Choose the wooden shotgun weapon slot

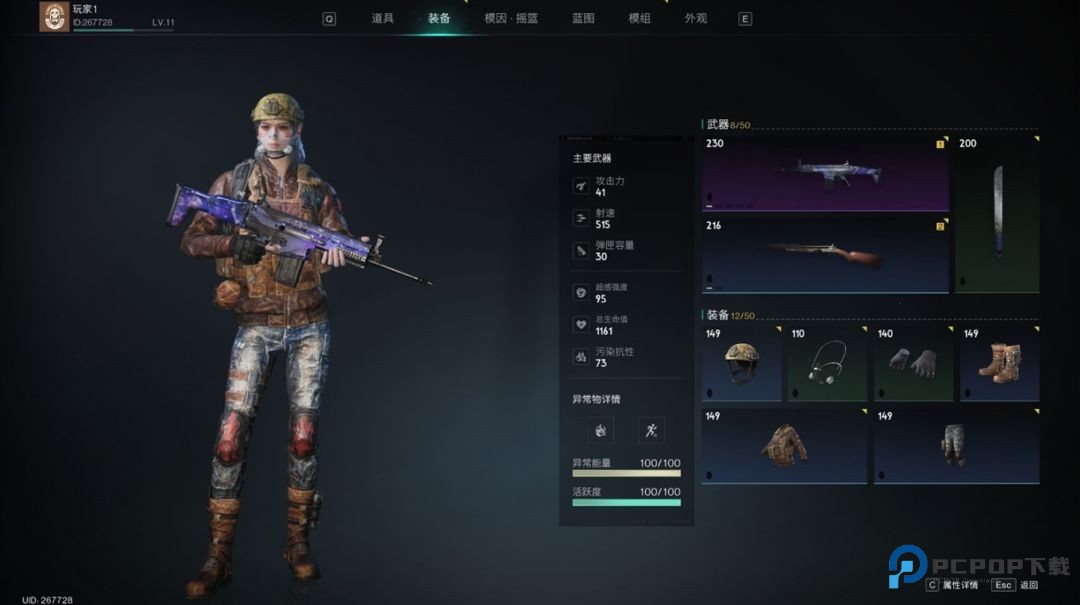[x=825, y=255]
